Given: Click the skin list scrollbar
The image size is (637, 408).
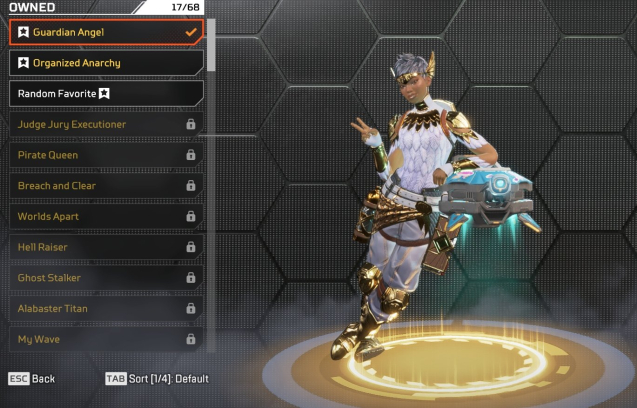Looking at the screenshot, I should pyautogui.click(x=211, y=45).
